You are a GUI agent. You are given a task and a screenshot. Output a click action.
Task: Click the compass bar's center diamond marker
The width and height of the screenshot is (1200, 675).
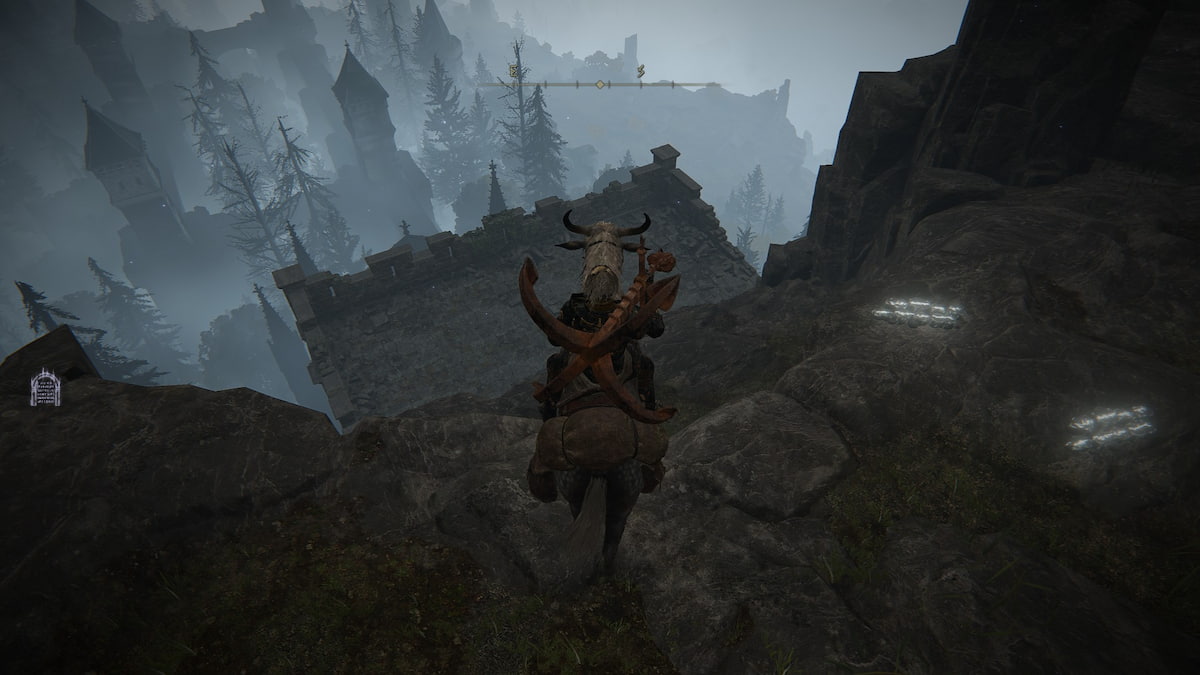tap(599, 84)
